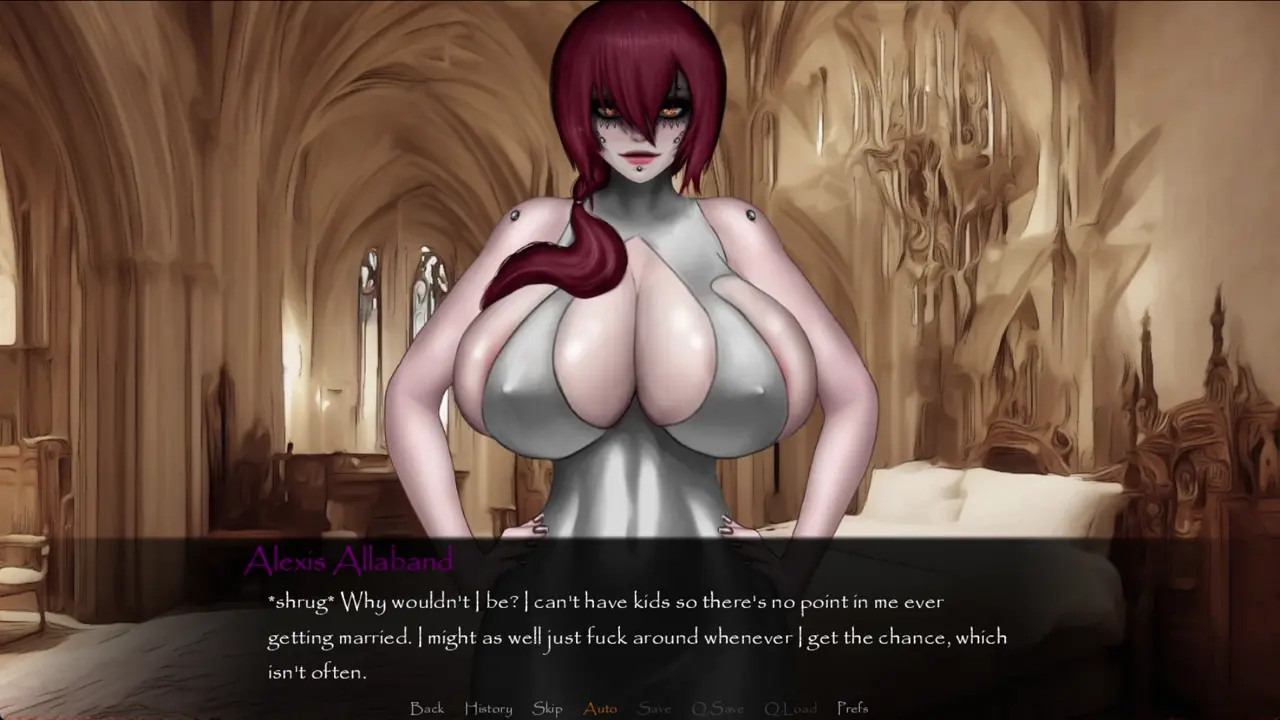Open the Save menu

(x=654, y=708)
